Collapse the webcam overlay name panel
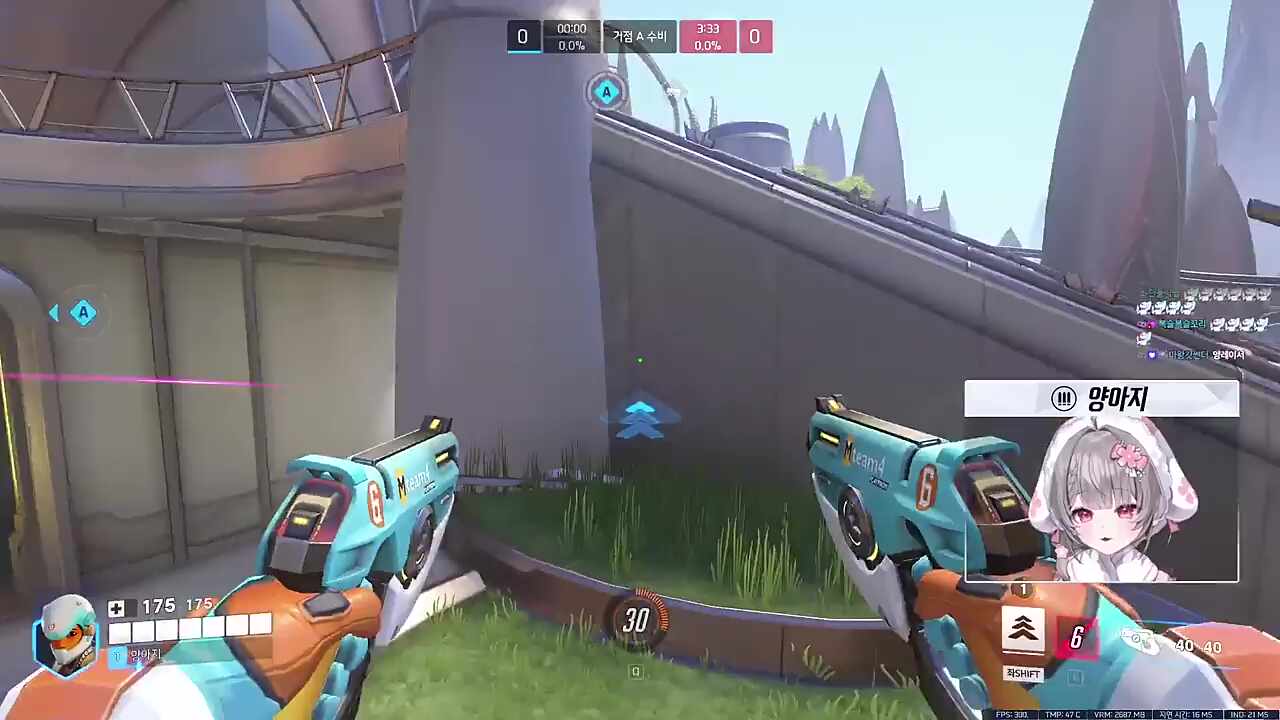 [1100, 398]
